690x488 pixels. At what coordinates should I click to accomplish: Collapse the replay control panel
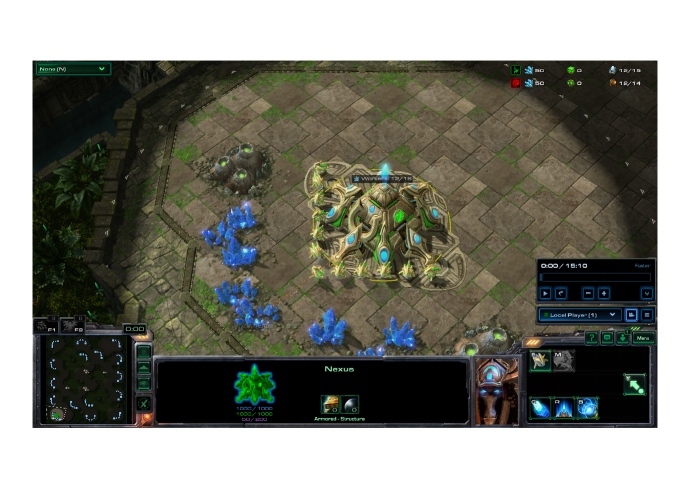click(647, 293)
